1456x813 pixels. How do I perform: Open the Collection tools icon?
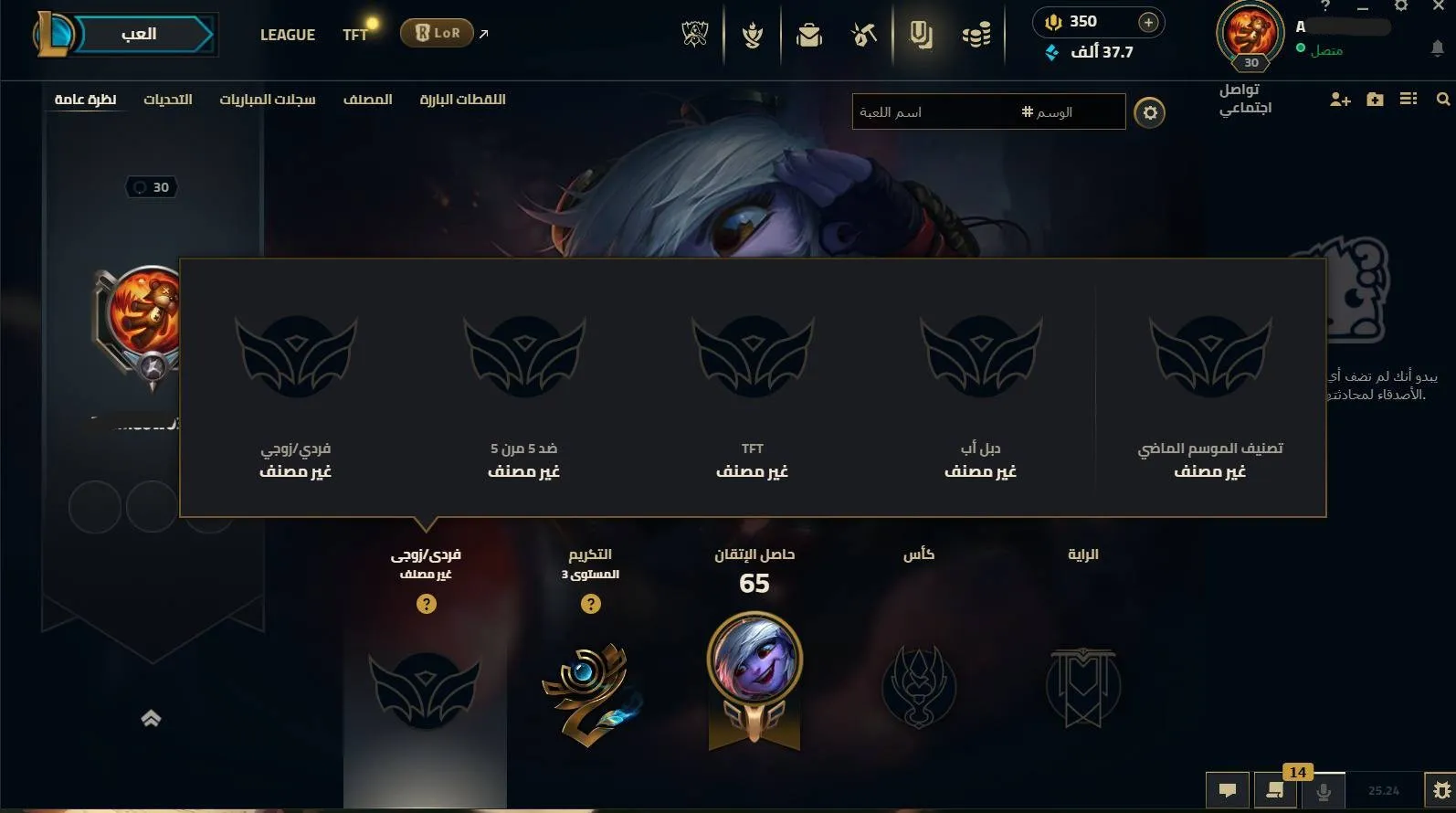(862, 35)
